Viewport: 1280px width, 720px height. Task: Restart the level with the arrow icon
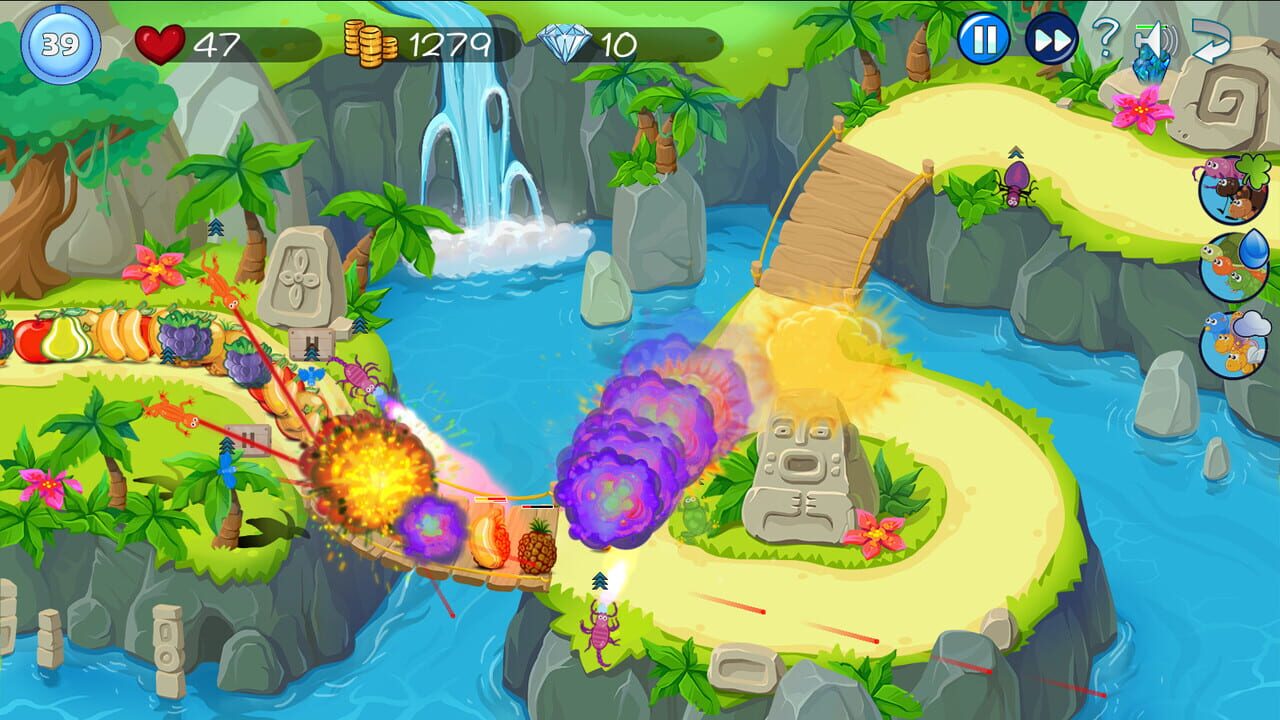coord(1210,40)
